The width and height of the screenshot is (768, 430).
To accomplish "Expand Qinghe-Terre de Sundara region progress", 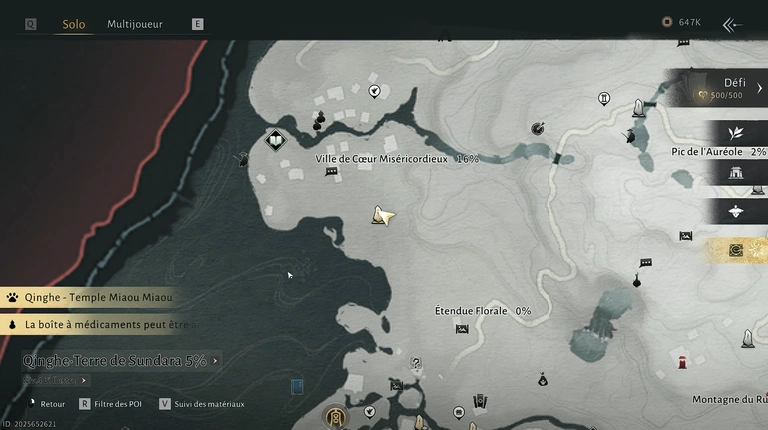I will coord(120,360).
